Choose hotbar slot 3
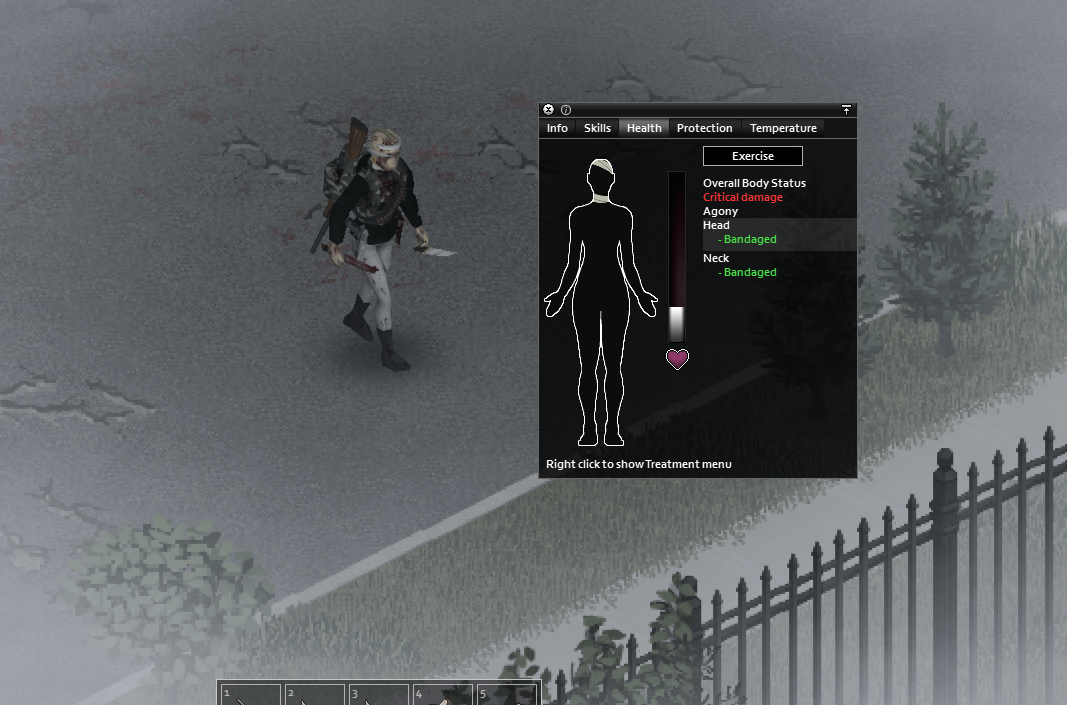This screenshot has width=1067, height=705. [x=378, y=694]
